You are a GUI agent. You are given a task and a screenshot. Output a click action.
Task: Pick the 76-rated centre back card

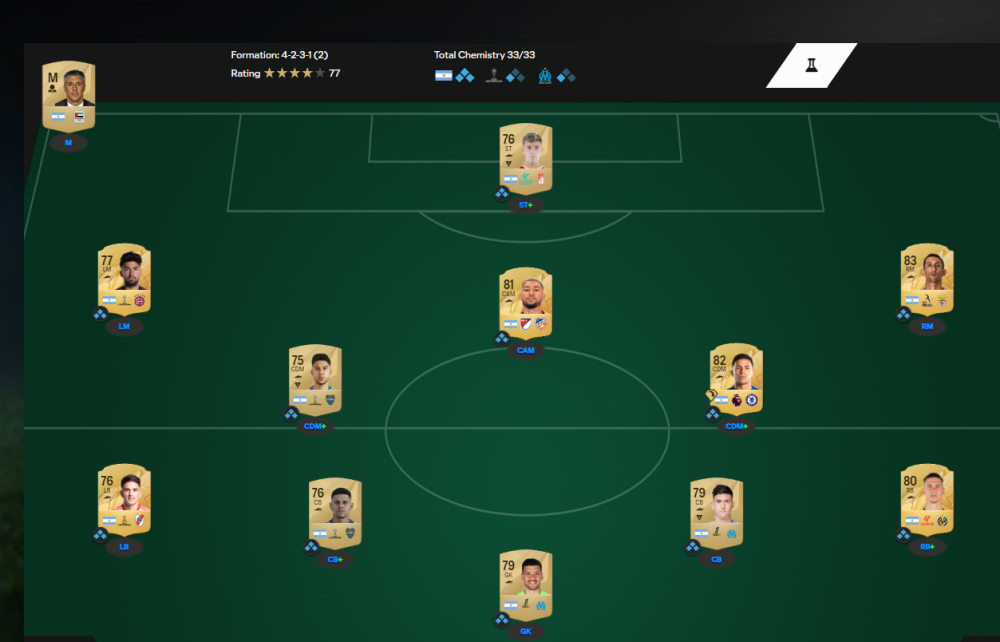pos(335,512)
